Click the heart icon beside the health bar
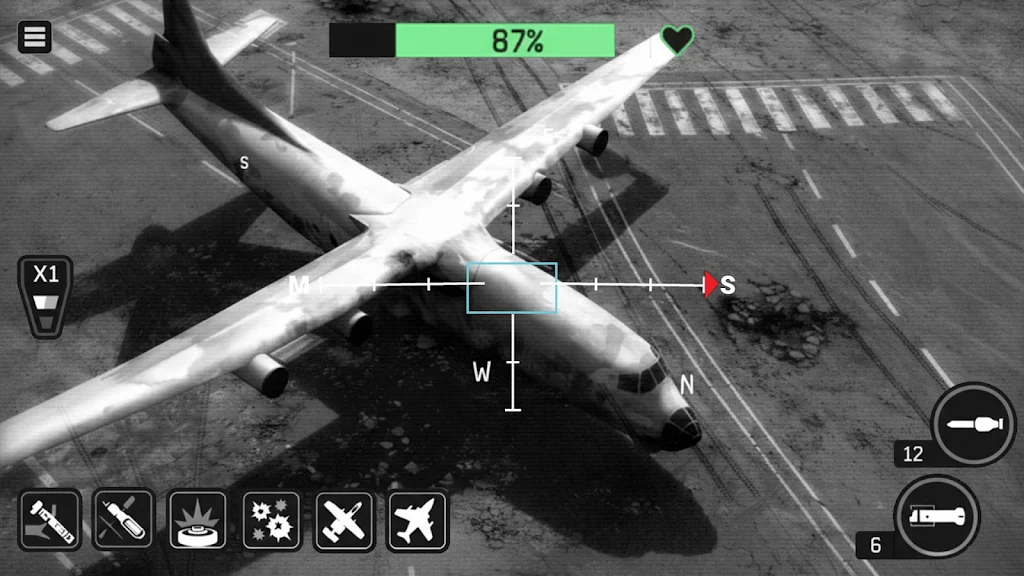The height and width of the screenshot is (576, 1024). [x=677, y=41]
